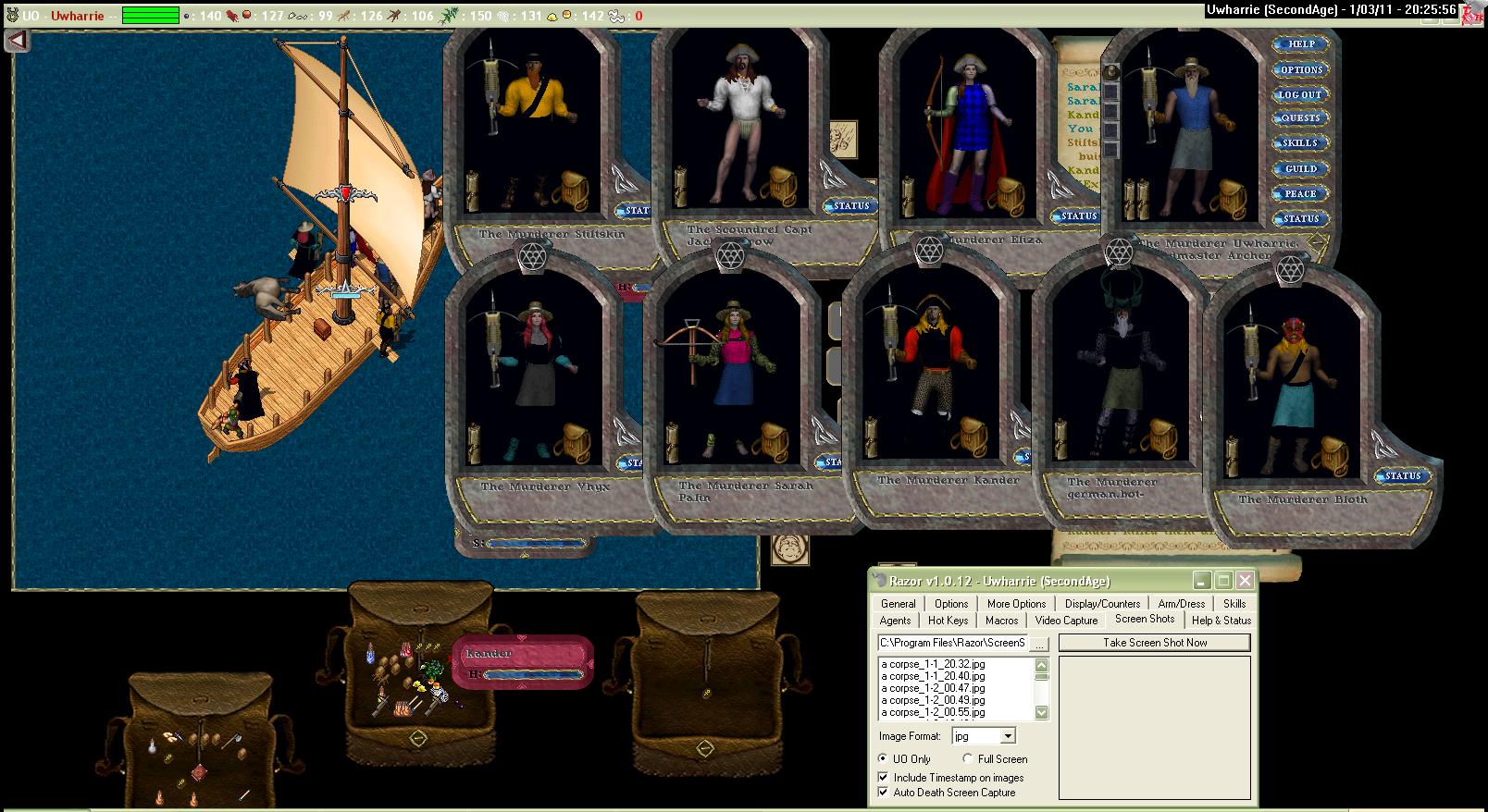Toggle Include Timestamp on images
The height and width of the screenshot is (812, 1488).
coord(884,778)
